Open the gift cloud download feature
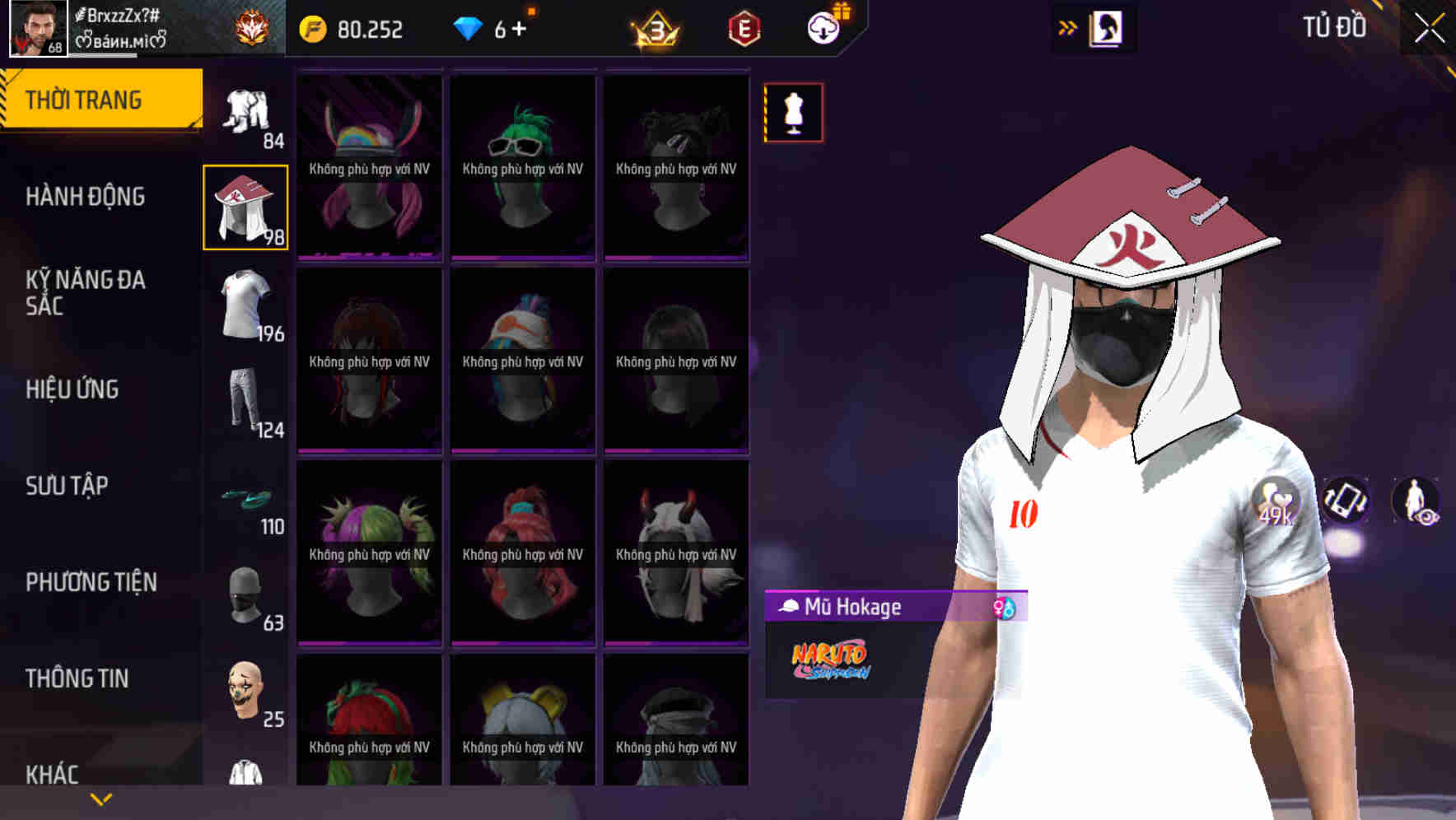Image resolution: width=1456 pixels, height=820 pixels. (826, 25)
